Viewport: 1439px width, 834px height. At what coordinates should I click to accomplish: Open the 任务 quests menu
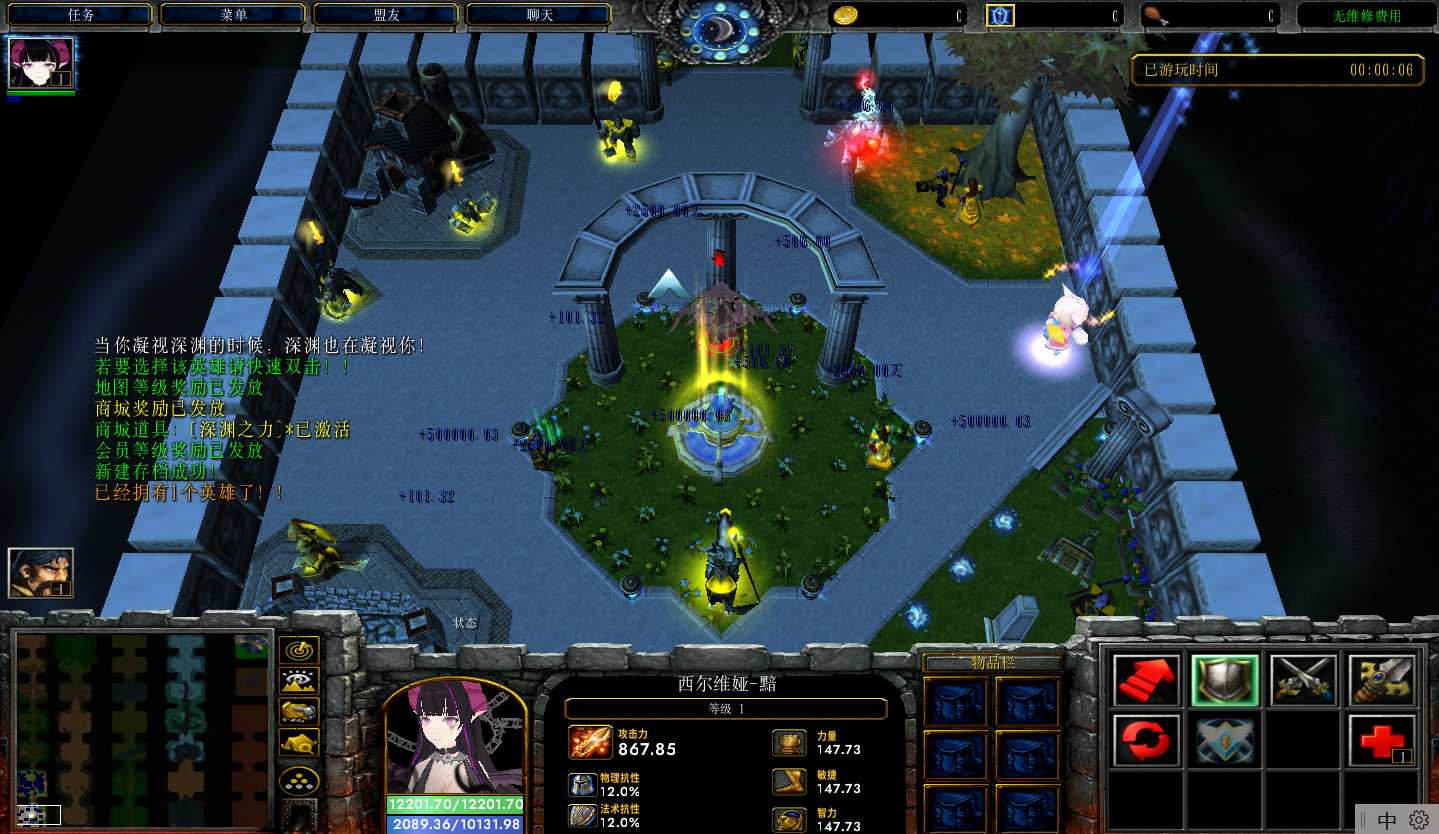tap(81, 15)
